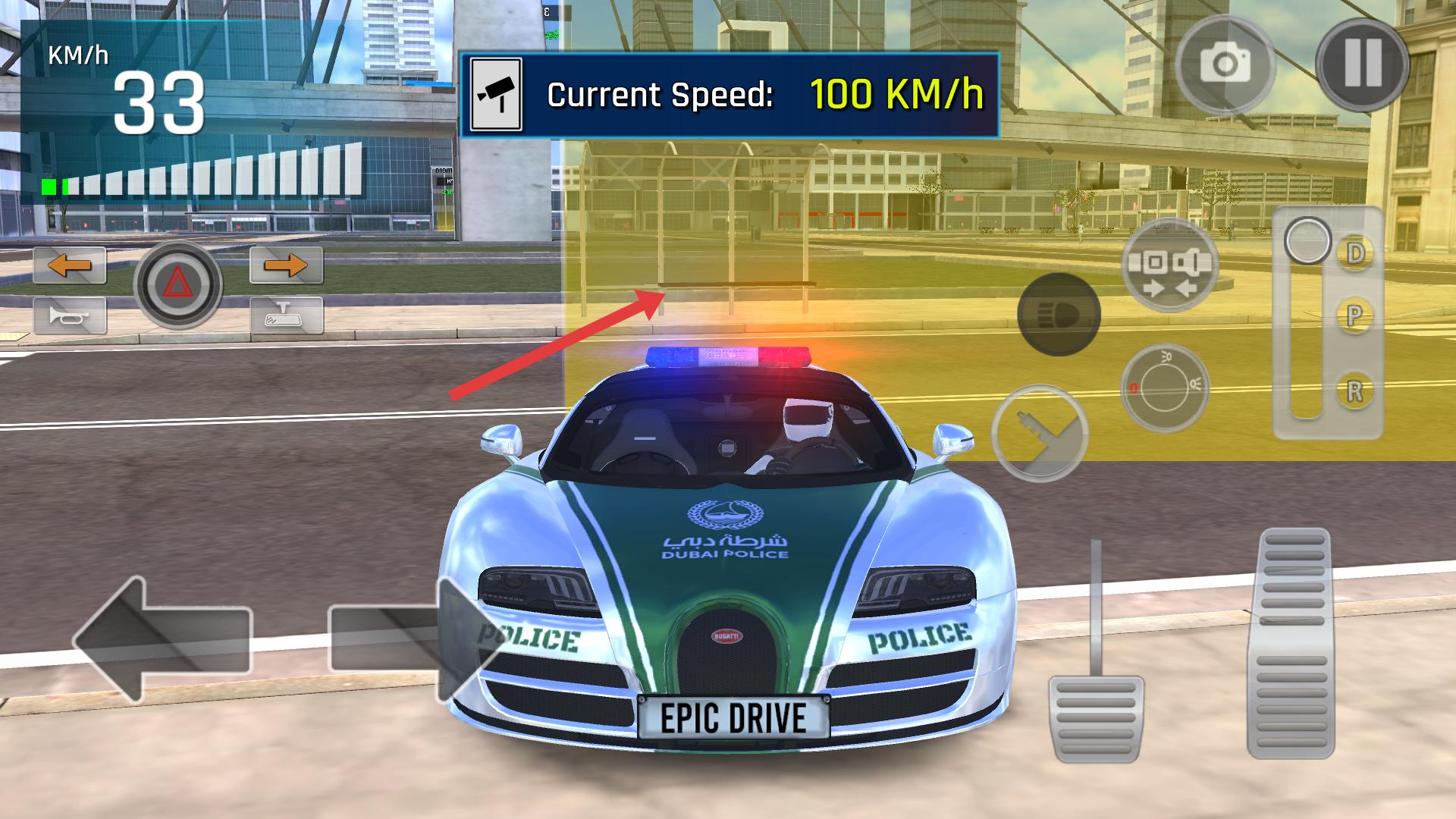
Task: Step on the brake pedal
Action: 1096,716
